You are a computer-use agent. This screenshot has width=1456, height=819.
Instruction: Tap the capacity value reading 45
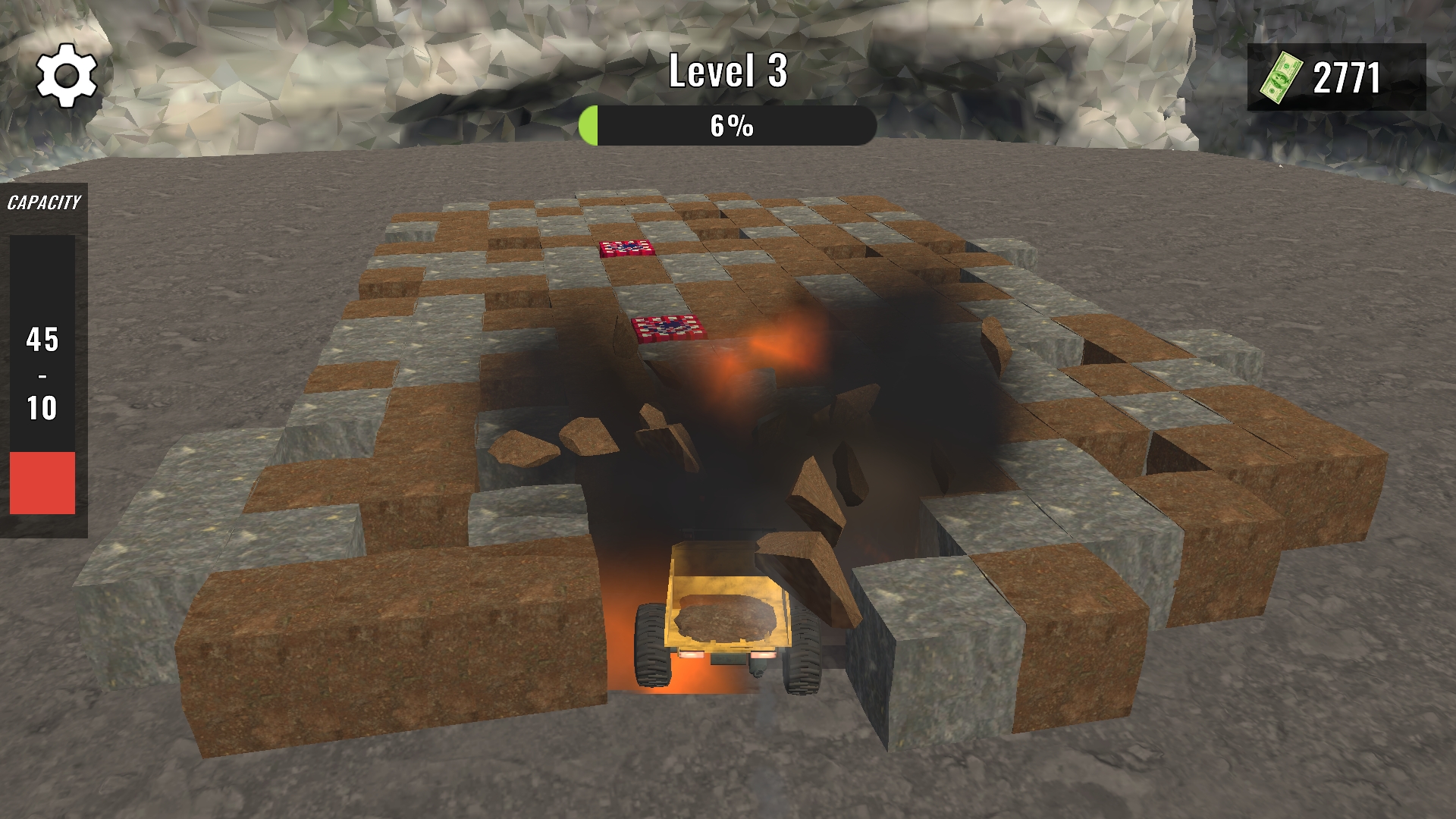(42, 338)
